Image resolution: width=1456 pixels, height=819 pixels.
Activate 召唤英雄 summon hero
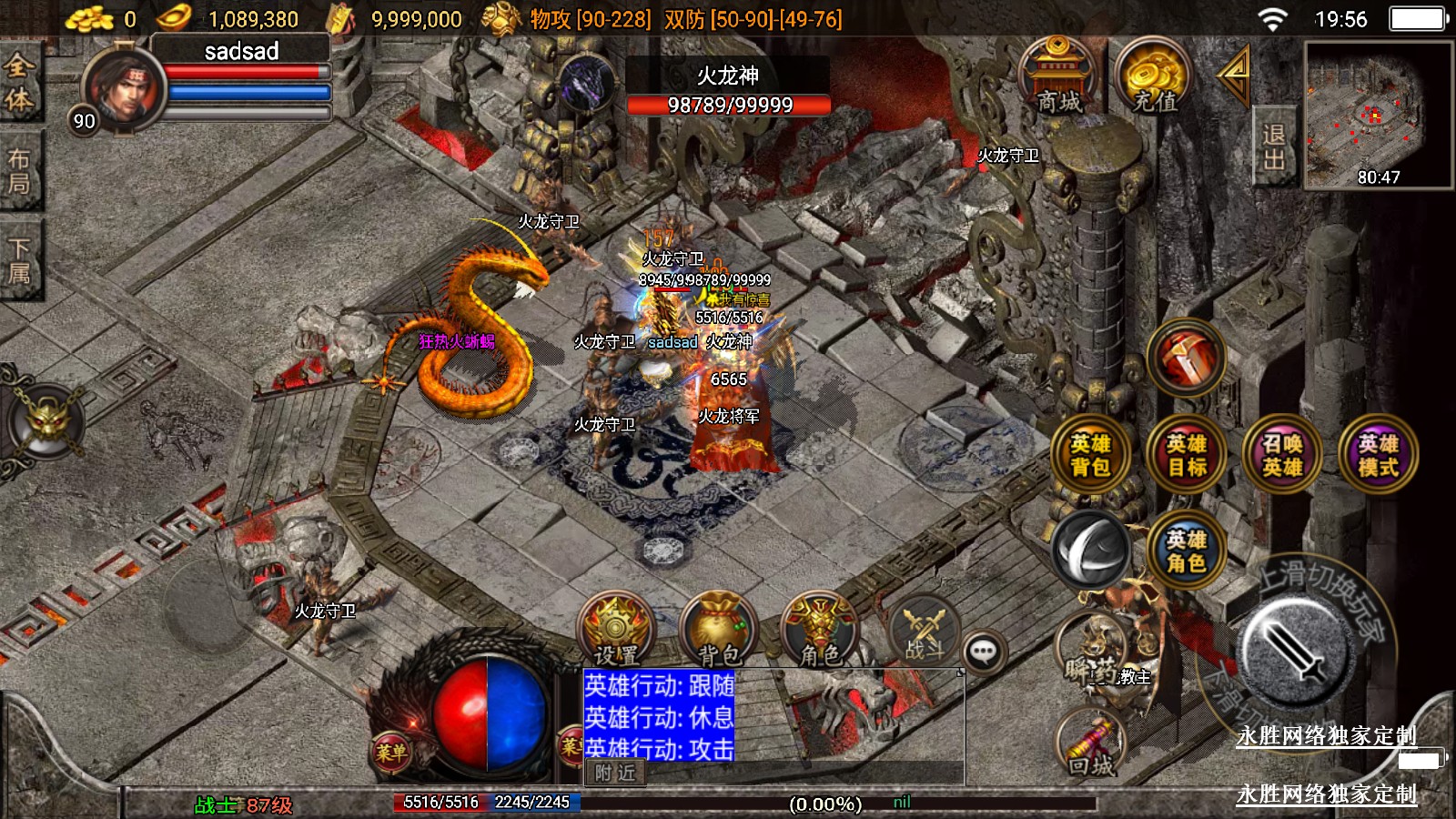1282,454
